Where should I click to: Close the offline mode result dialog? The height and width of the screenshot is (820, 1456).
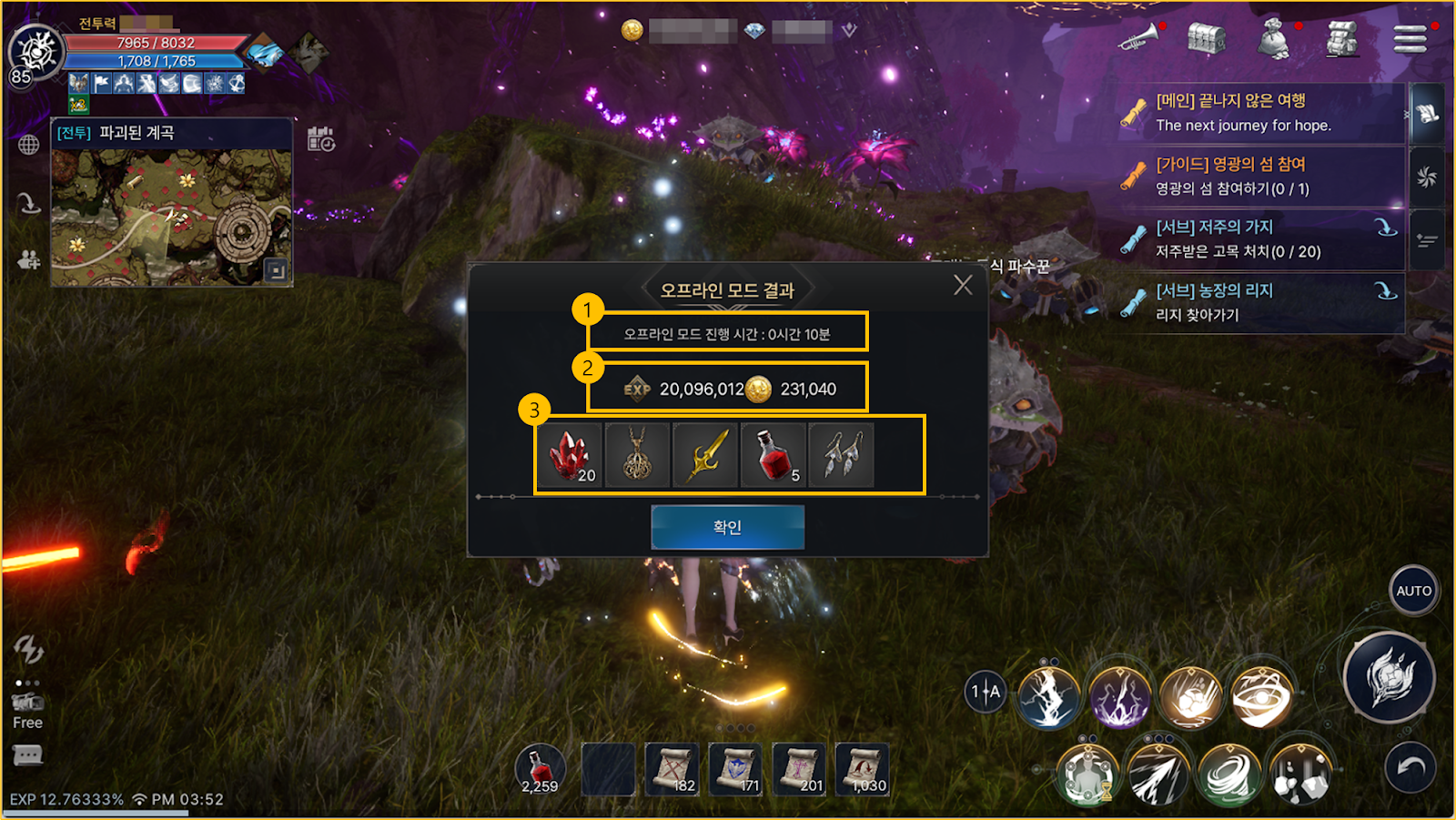point(963,285)
